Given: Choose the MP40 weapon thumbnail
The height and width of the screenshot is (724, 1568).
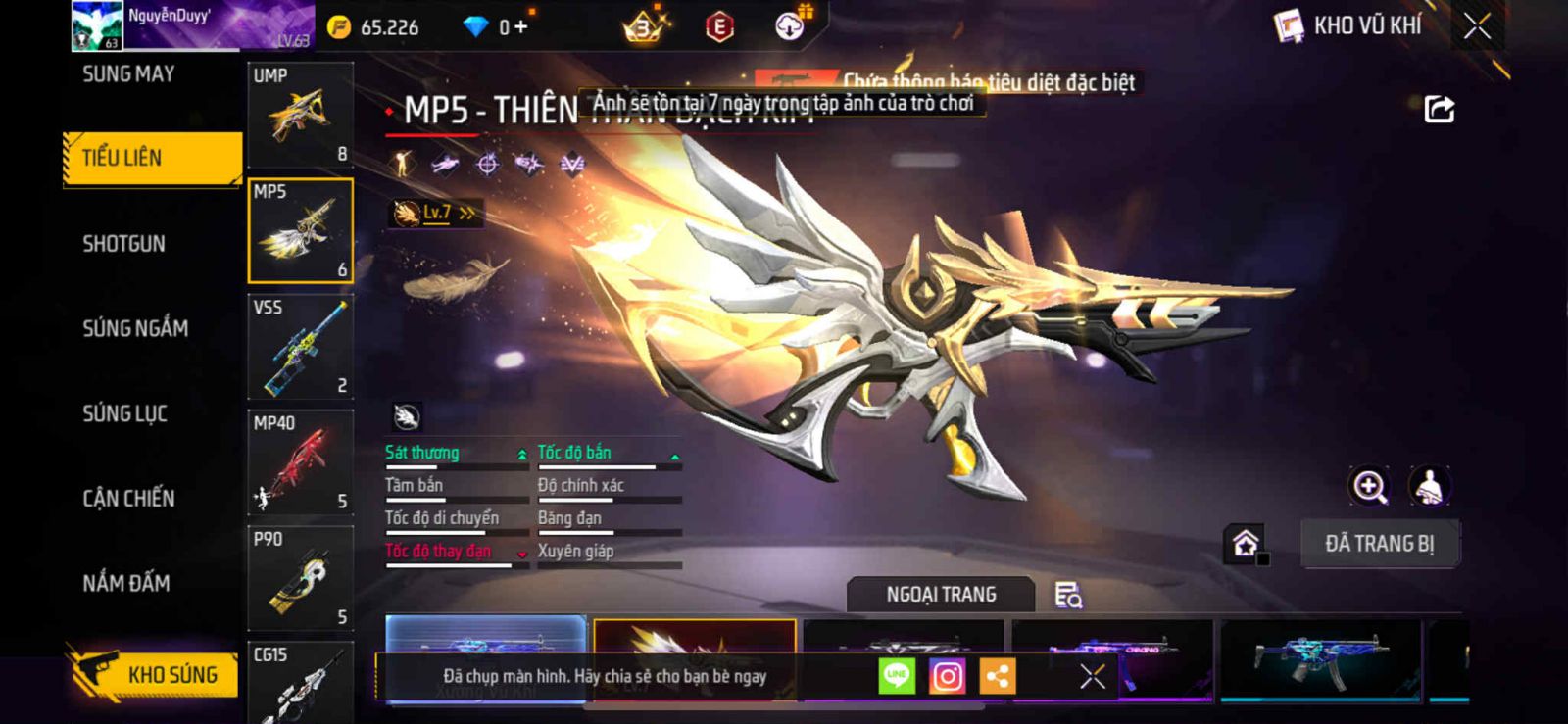Looking at the screenshot, I should [x=300, y=462].
